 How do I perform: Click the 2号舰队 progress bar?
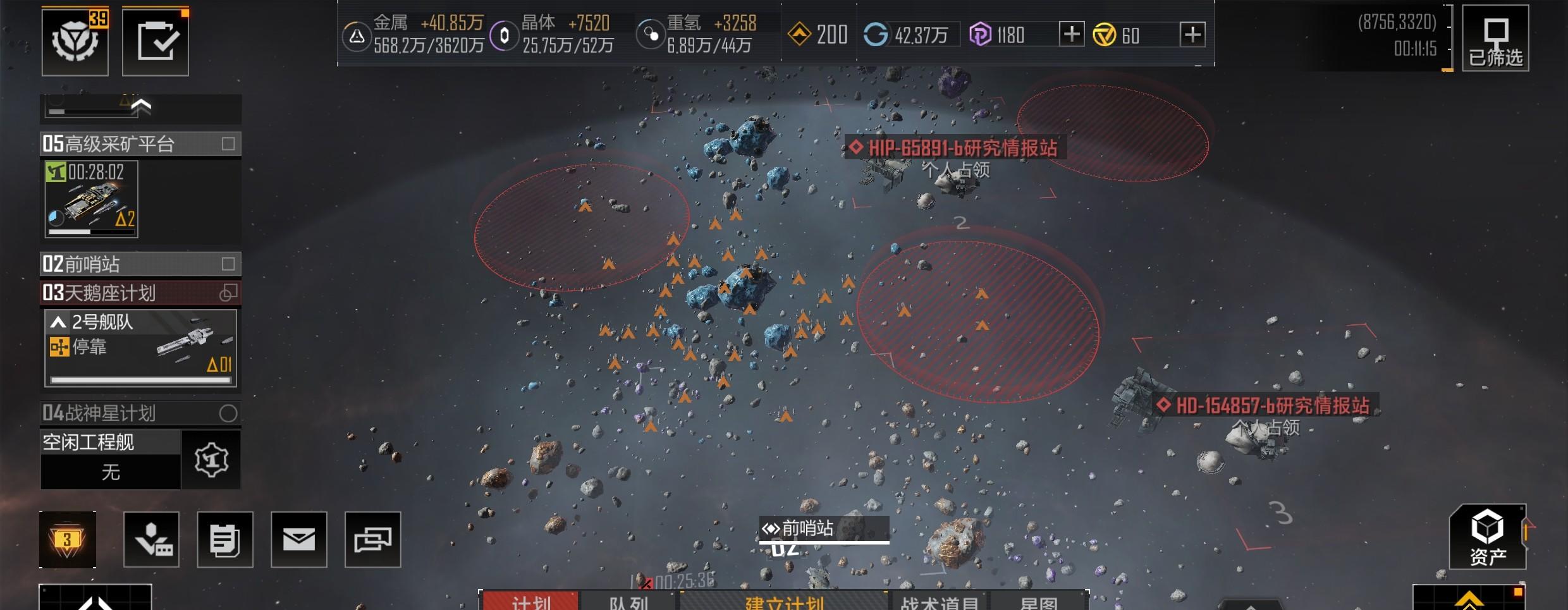coord(140,381)
